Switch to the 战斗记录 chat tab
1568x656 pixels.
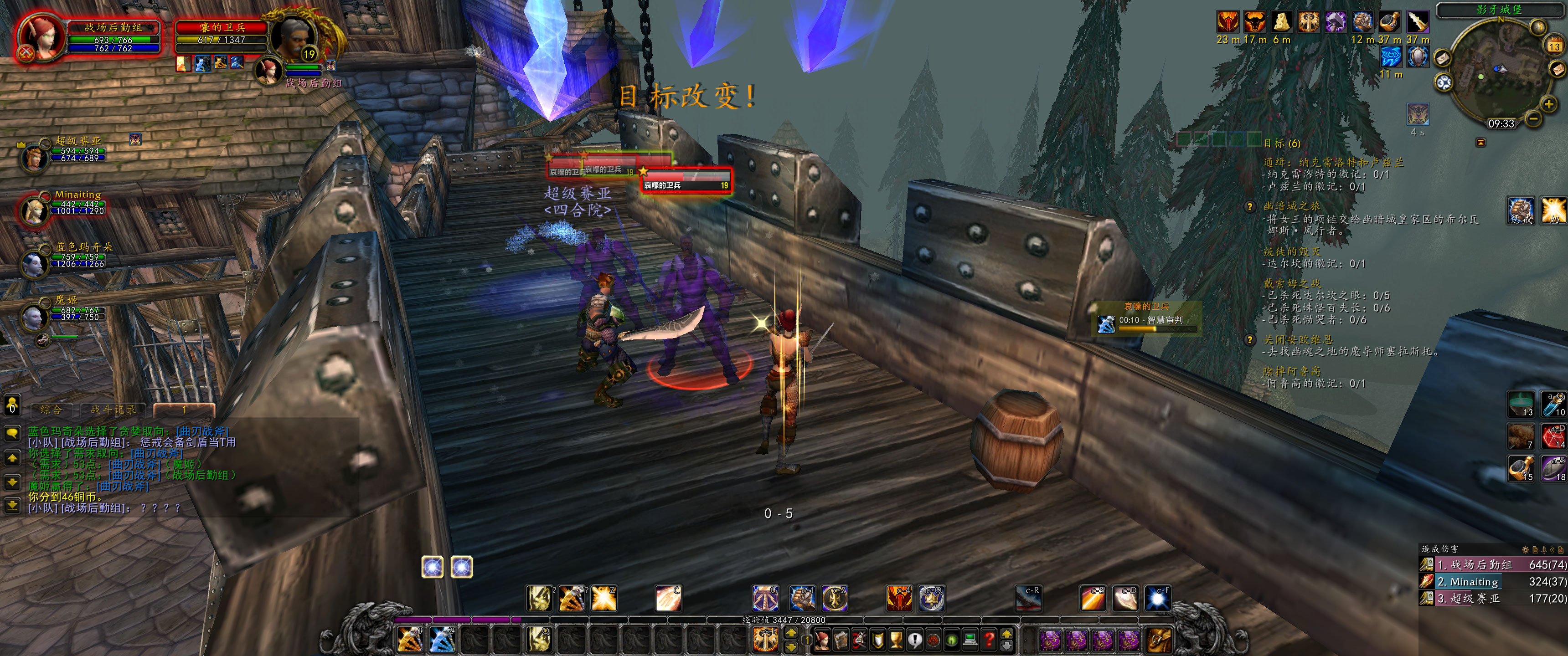(114, 410)
